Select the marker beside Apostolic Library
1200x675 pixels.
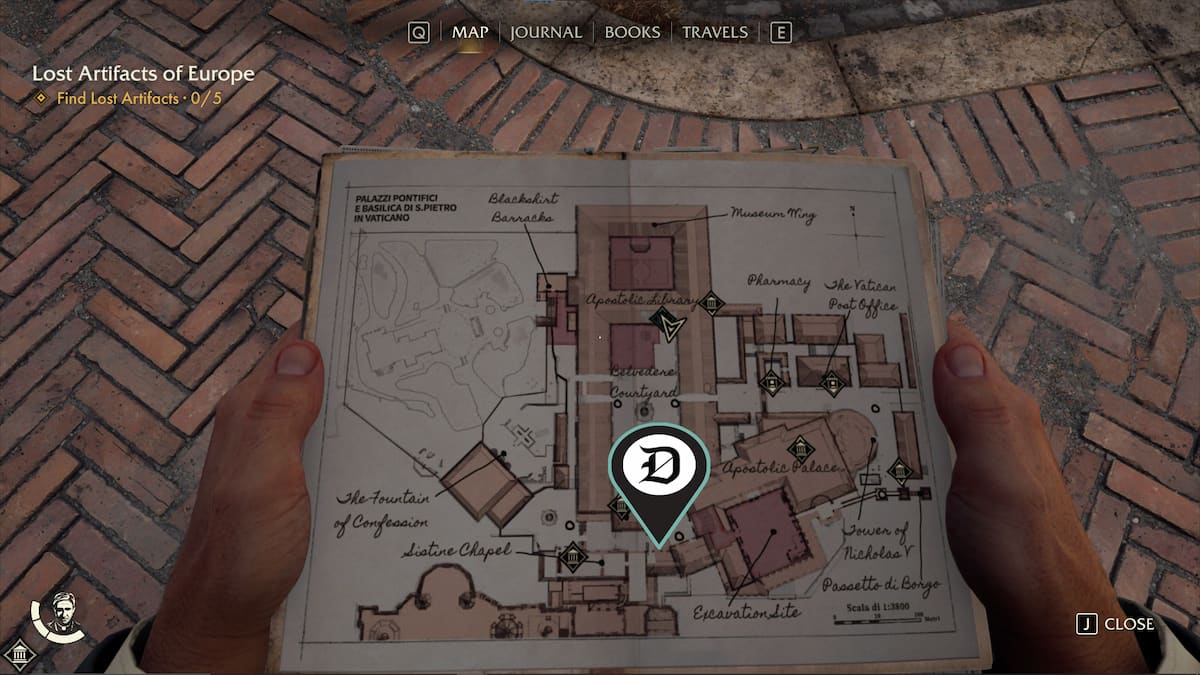[711, 302]
